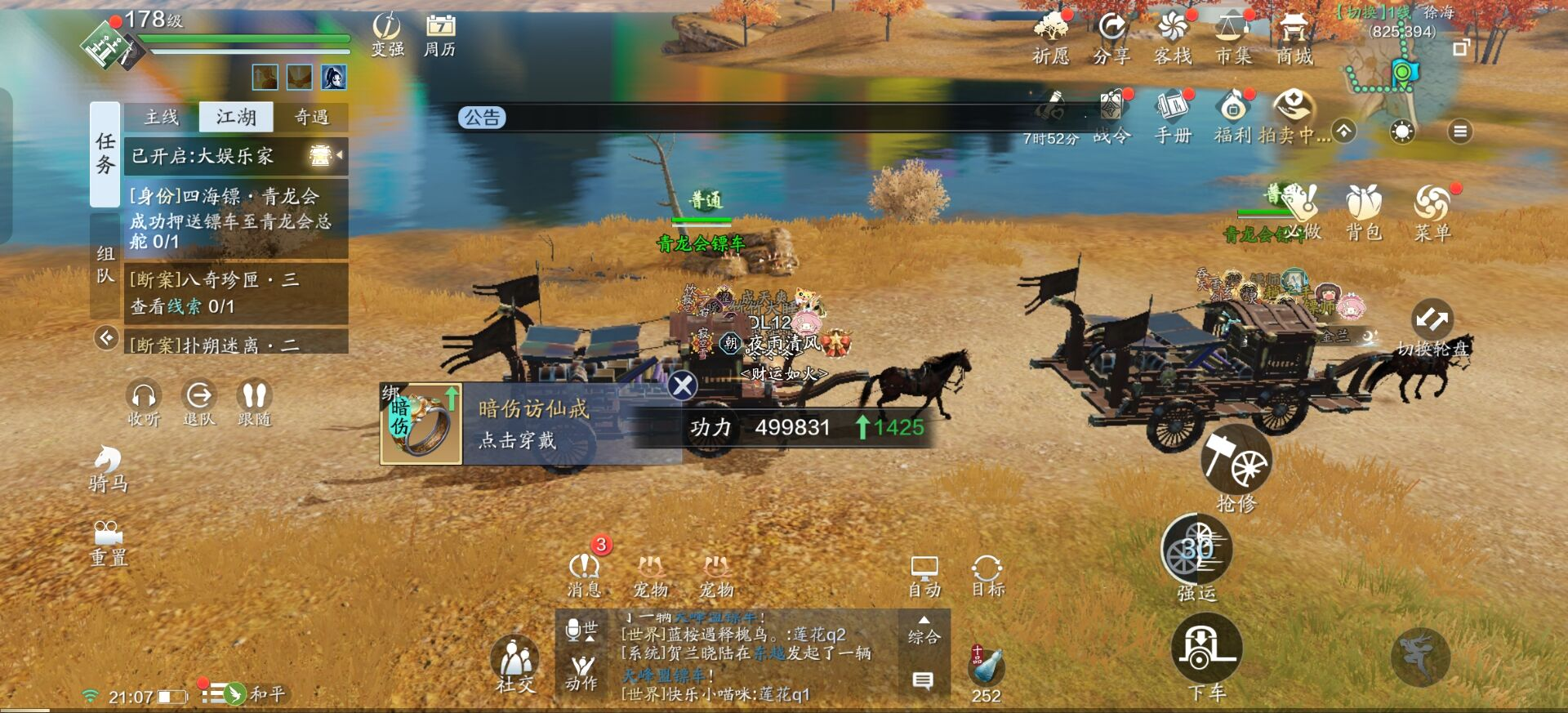Open the 背包 backpack
This screenshot has height=713, width=1568.
[1363, 212]
